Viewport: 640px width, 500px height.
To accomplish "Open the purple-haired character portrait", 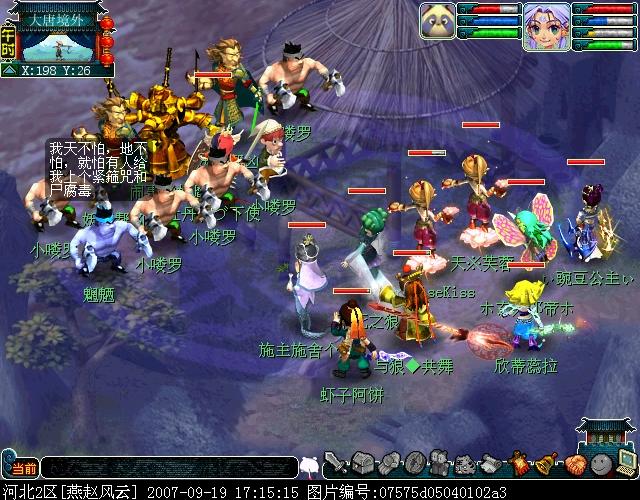I will click(546, 26).
